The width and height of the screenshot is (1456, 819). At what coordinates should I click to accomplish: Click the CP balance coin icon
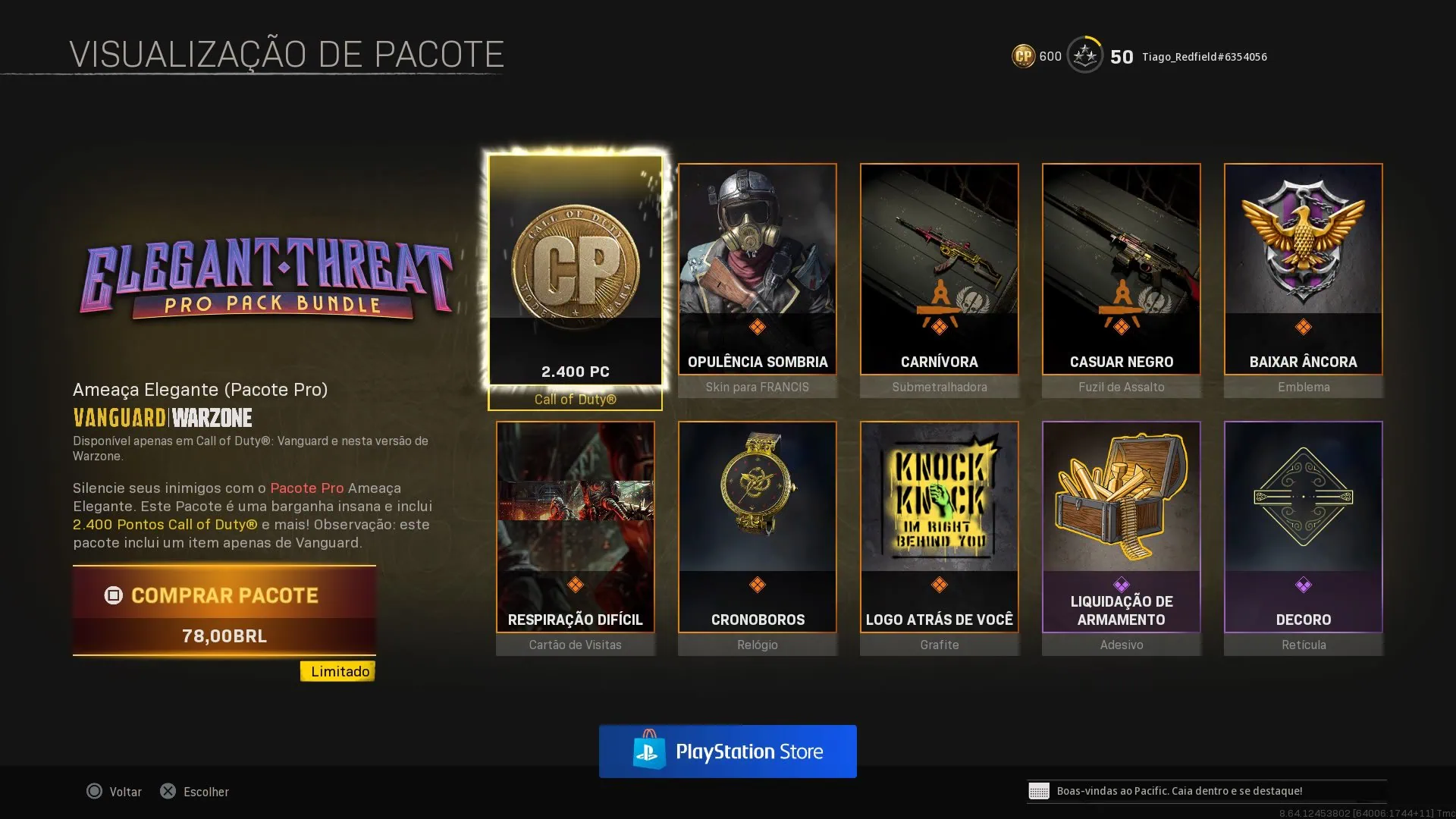(x=1023, y=56)
